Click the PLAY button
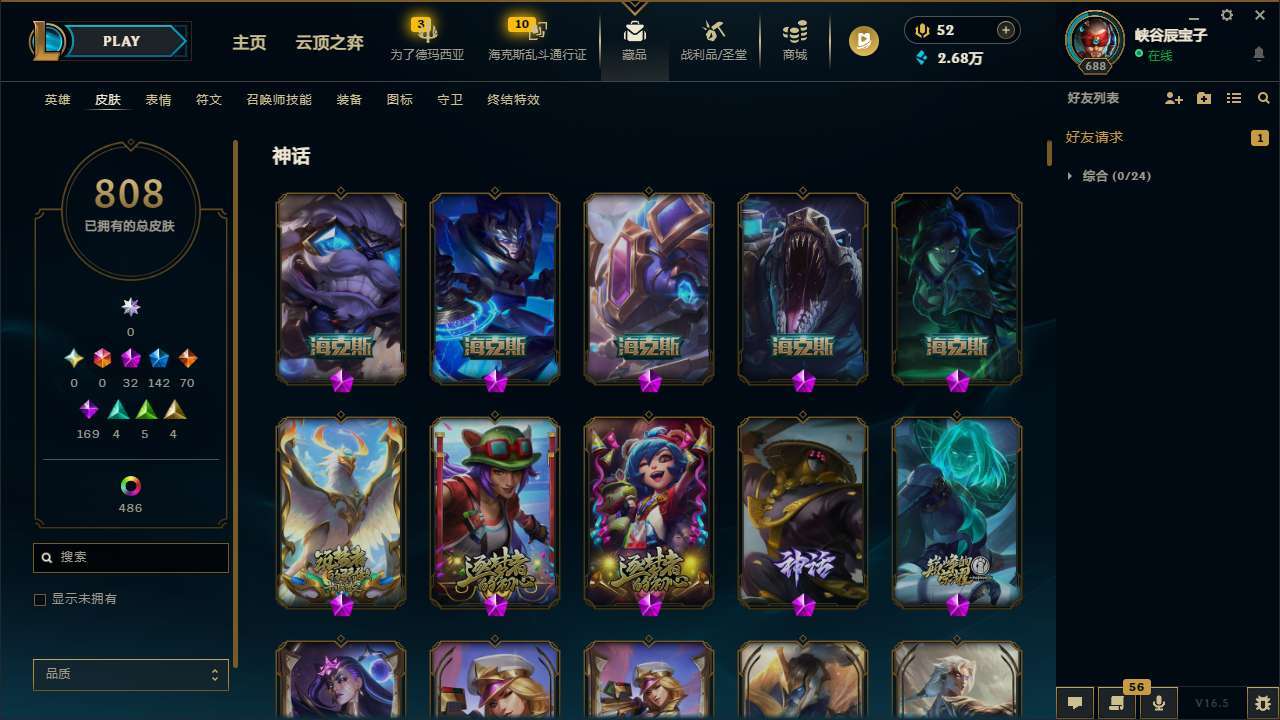Image resolution: width=1280 pixels, height=720 pixels. [x=121, y=41]
